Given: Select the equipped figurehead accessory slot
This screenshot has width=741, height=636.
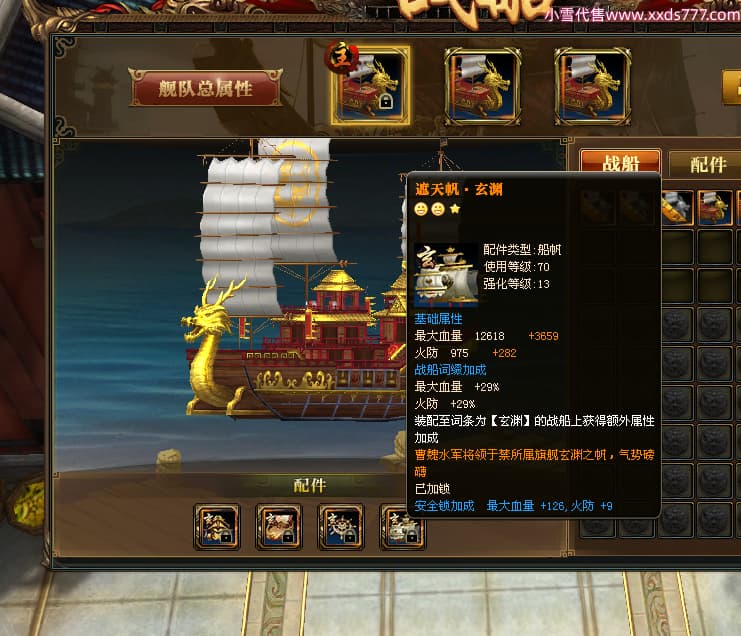Looking at the screenshot, I should click(217, 525).
